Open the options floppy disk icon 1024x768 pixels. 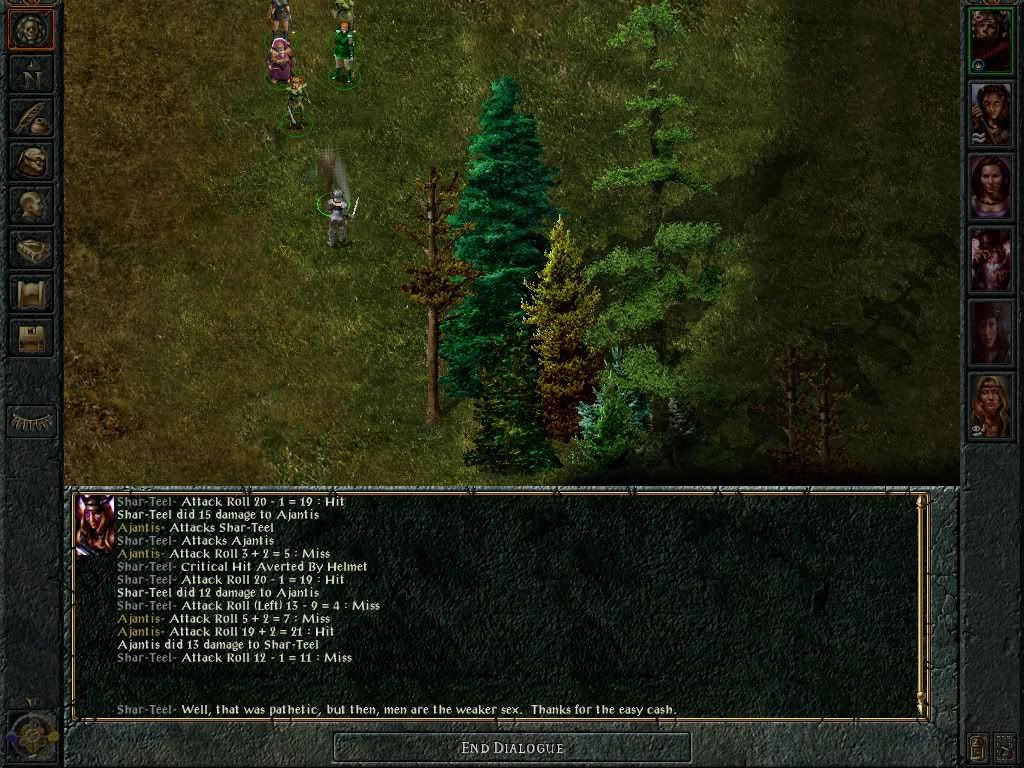coord(31,338)
